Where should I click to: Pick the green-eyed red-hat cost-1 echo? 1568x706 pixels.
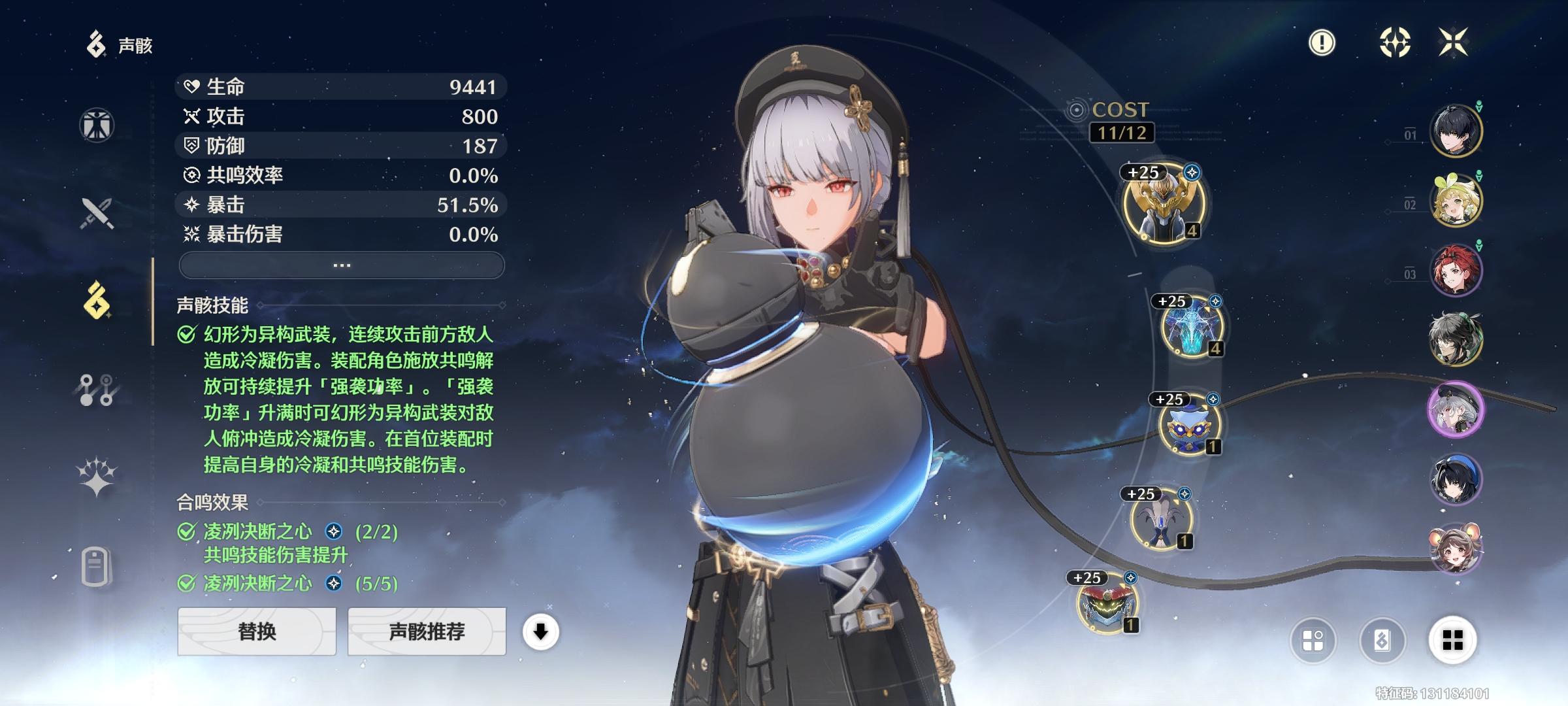click(x=1107, y=603)
